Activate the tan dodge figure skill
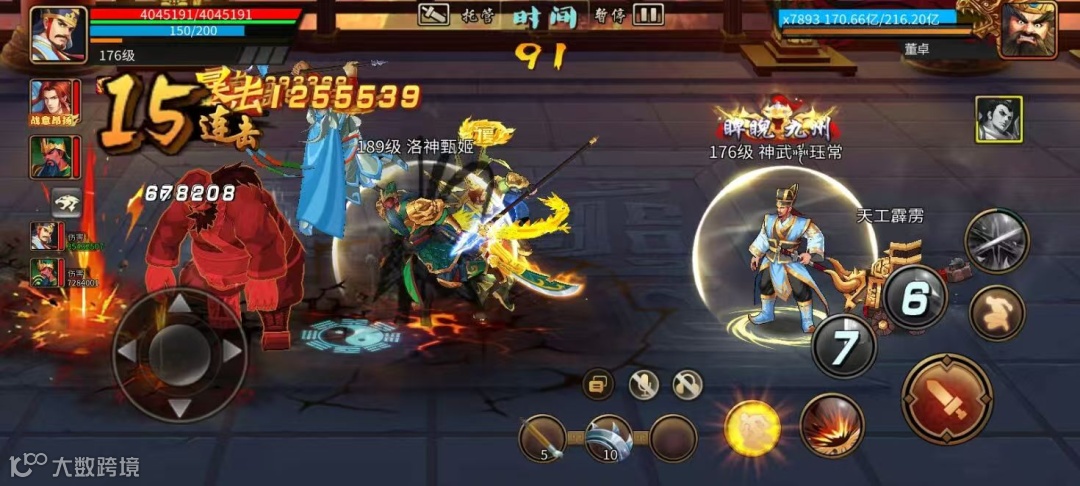 pyautogui.click(x=997, y=312)
